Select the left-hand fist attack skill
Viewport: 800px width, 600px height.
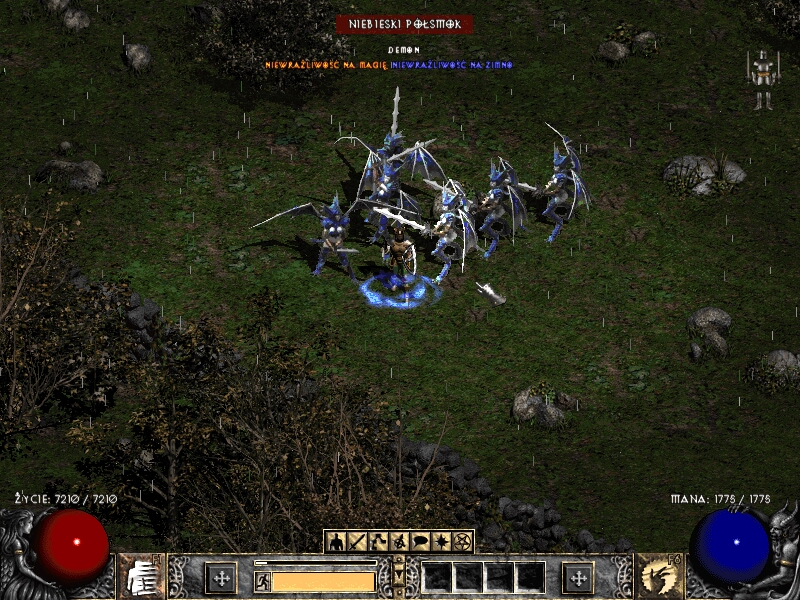point(141,577)
